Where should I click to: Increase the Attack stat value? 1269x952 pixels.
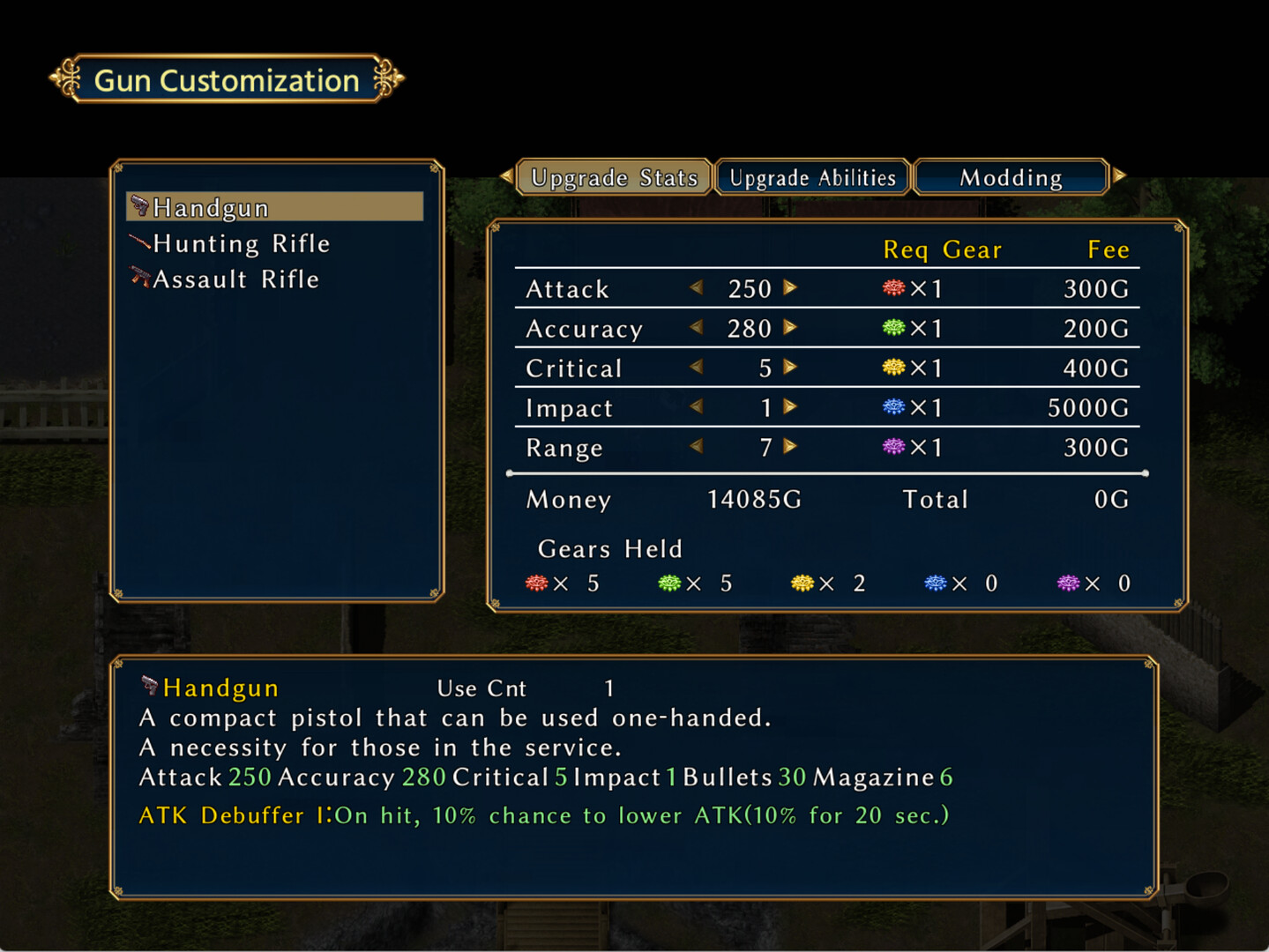(791, 287)
